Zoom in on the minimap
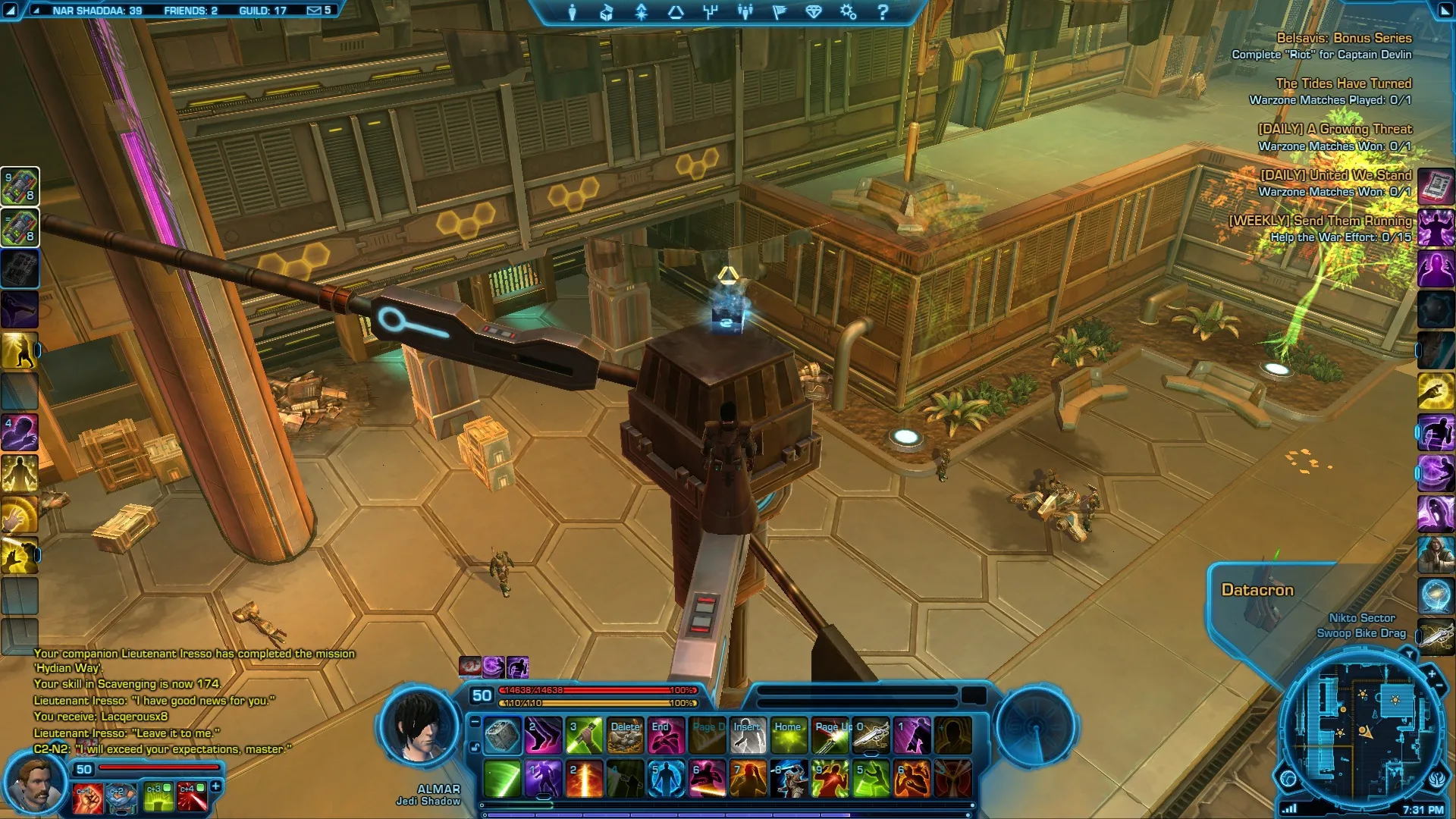This screenshot has height=819, width=1456. [1432, 673]
